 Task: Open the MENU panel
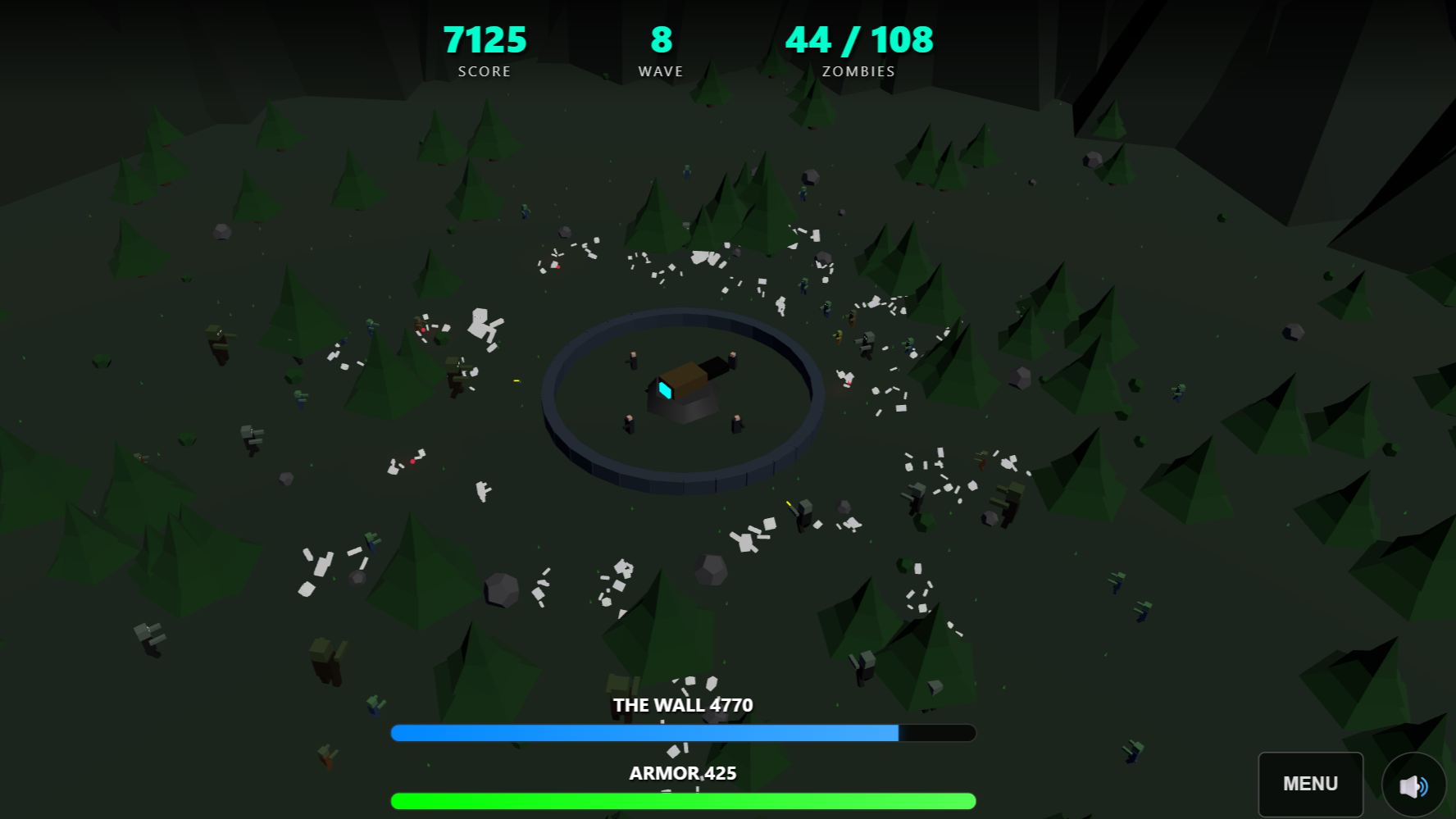point(1310,783)
